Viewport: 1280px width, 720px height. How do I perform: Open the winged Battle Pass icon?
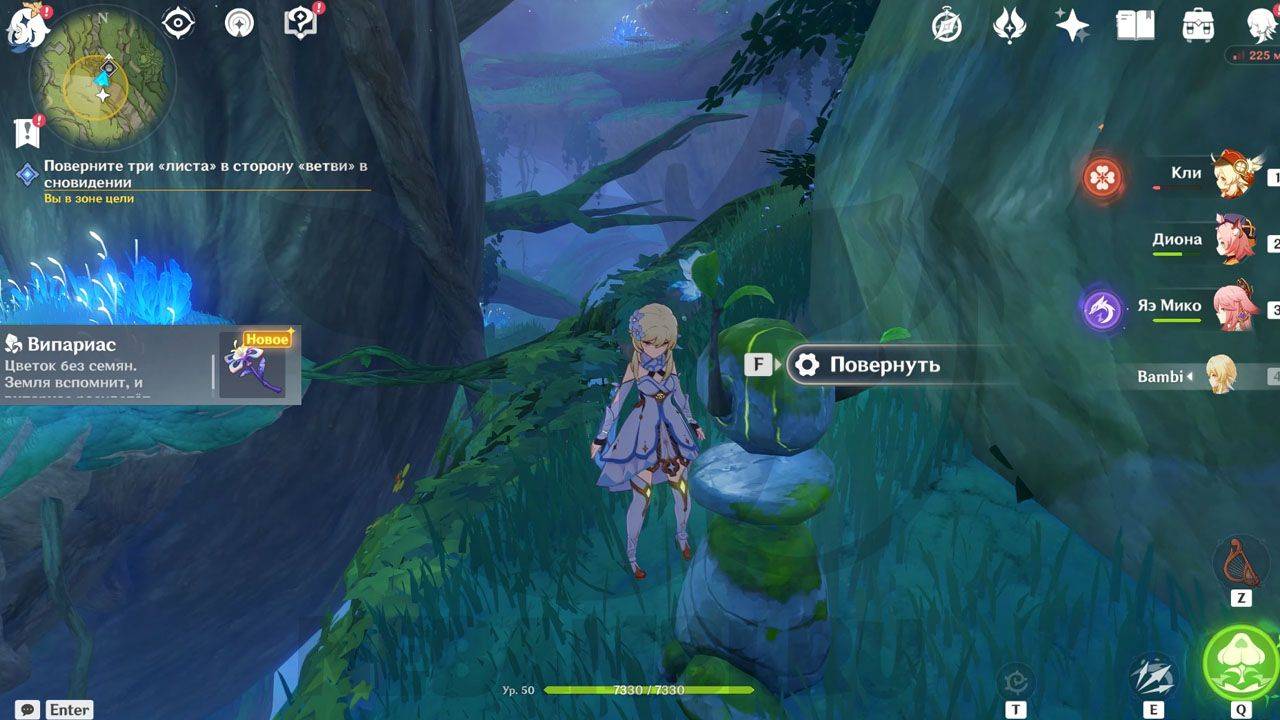pyautogui.click(x=1009, y=26)
